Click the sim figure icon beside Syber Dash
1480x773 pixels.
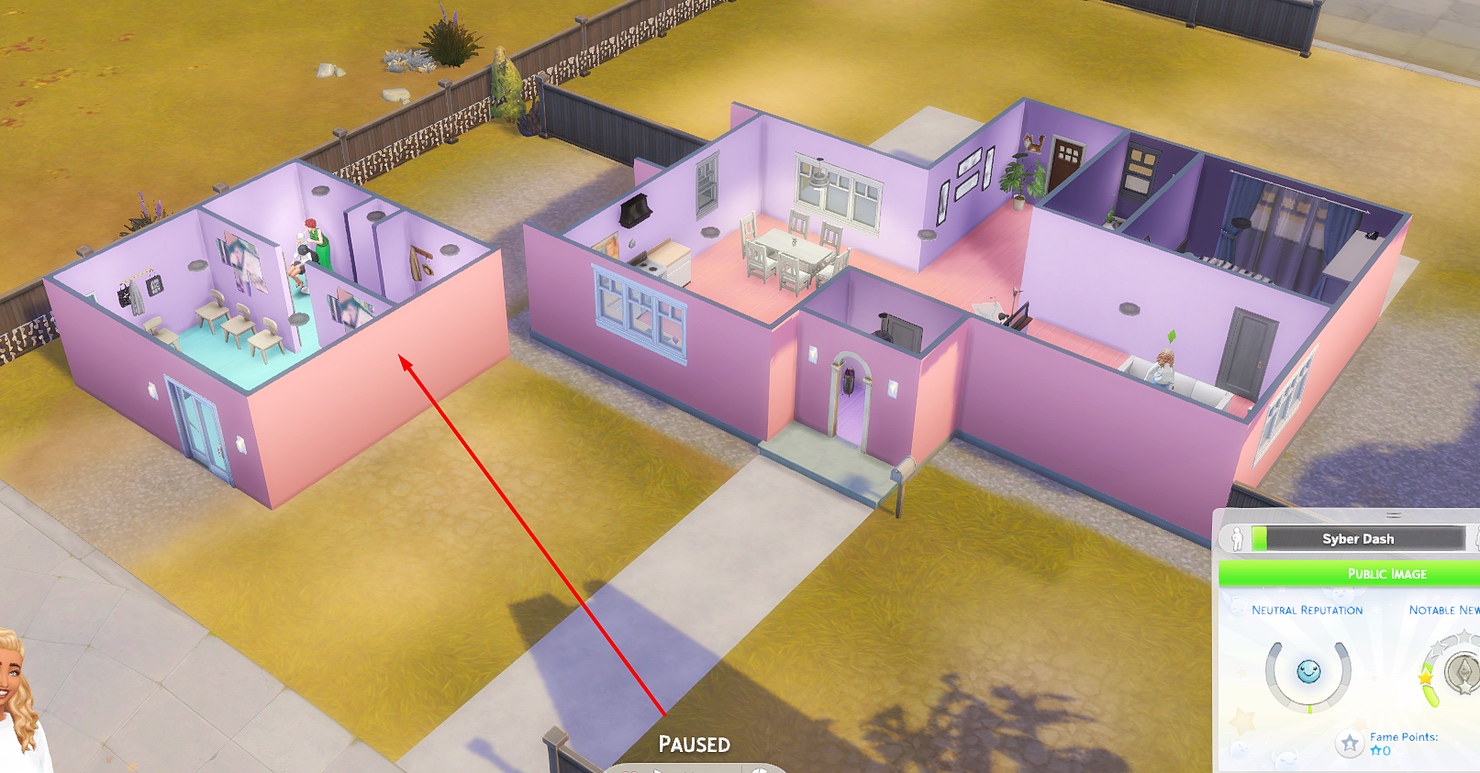click(1239, 539)
